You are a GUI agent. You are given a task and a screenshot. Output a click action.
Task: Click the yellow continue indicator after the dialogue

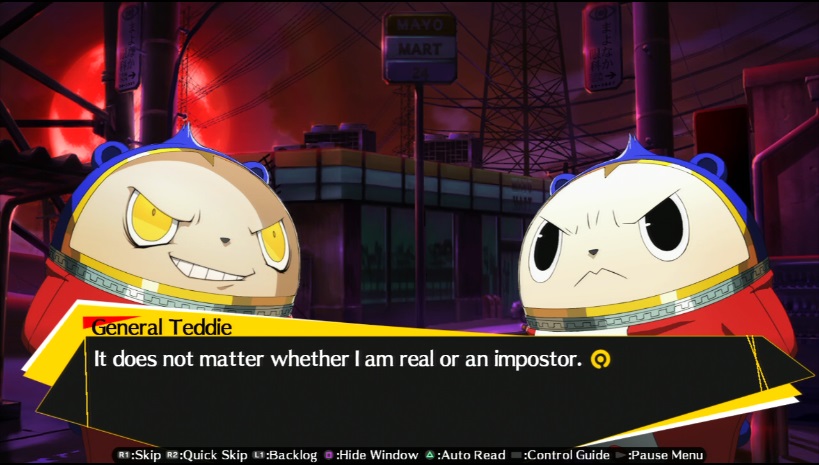(600, 357)
